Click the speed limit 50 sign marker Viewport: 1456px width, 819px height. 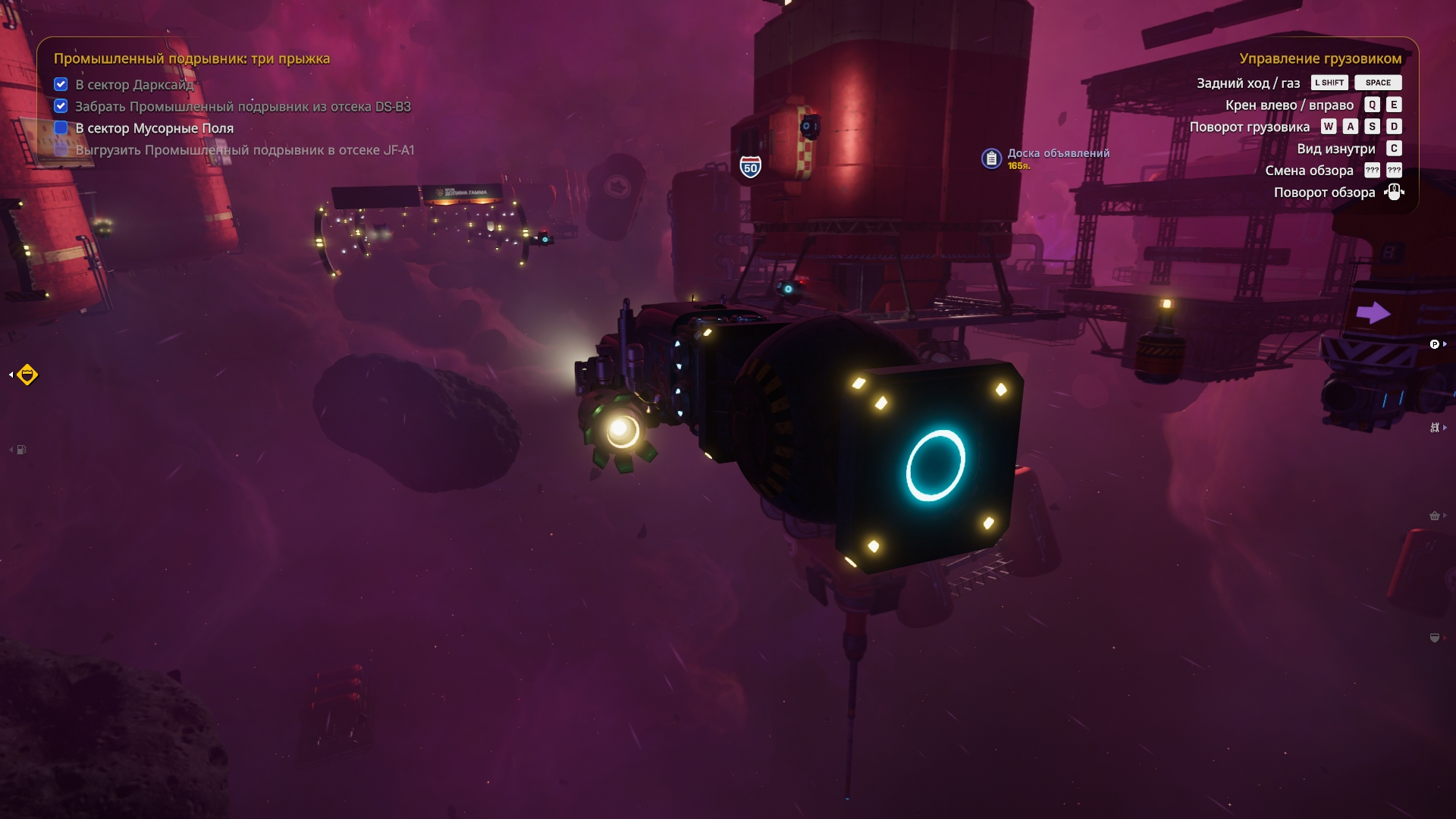(750, 167)
